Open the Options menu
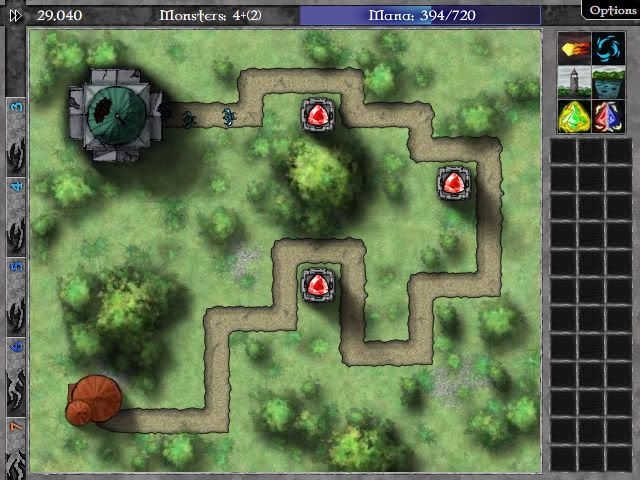Screen dimensions: 640x480 pos(611,10)
